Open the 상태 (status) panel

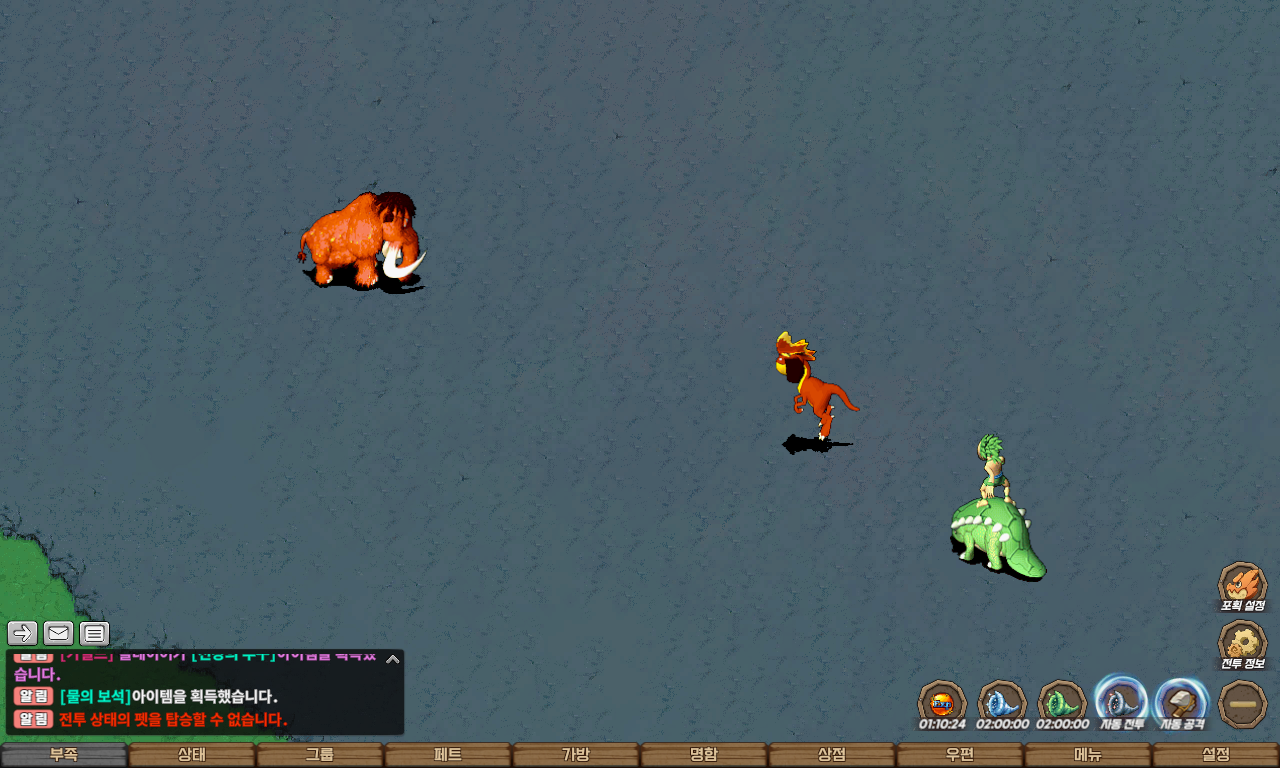[x=192, y=755]
